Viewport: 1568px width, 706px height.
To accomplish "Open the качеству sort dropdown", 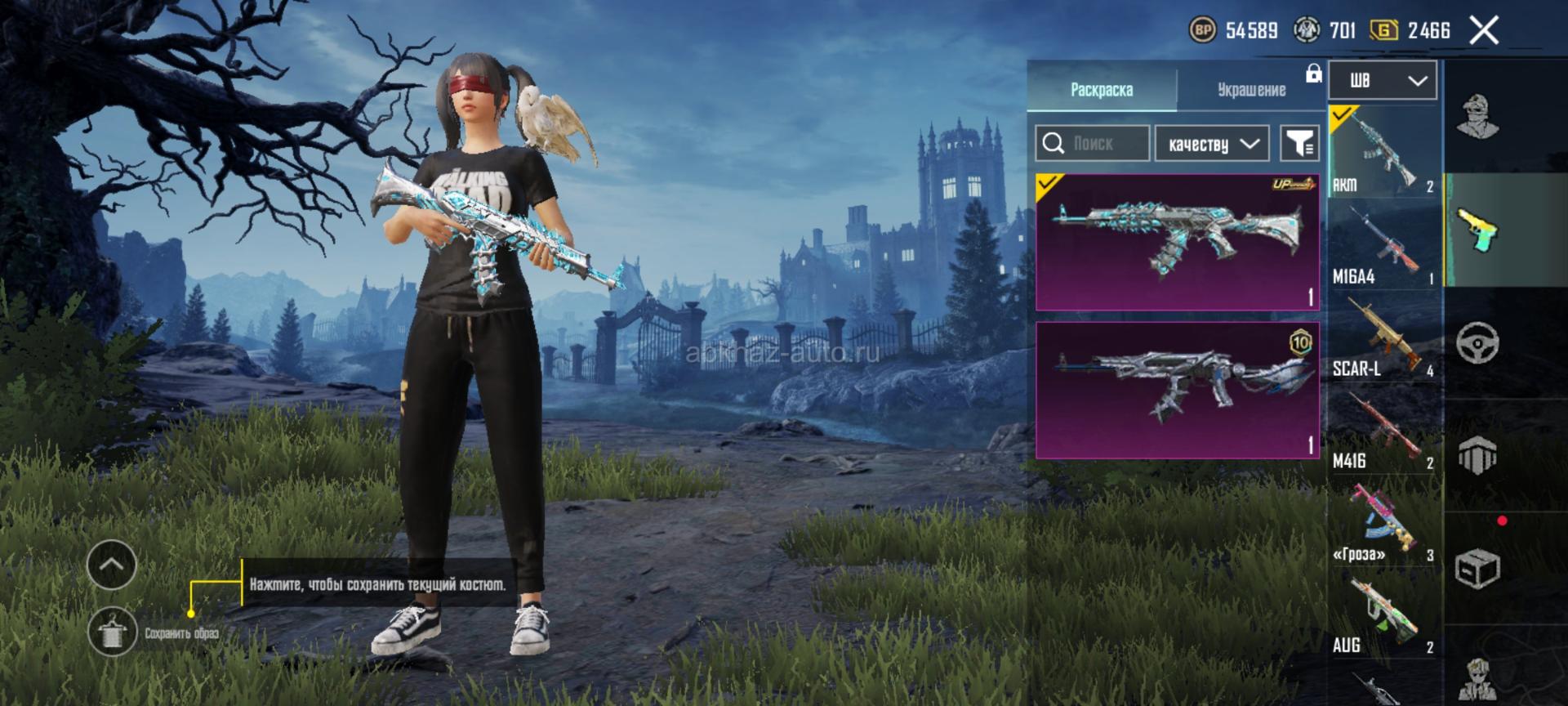I will point(1212,144).
